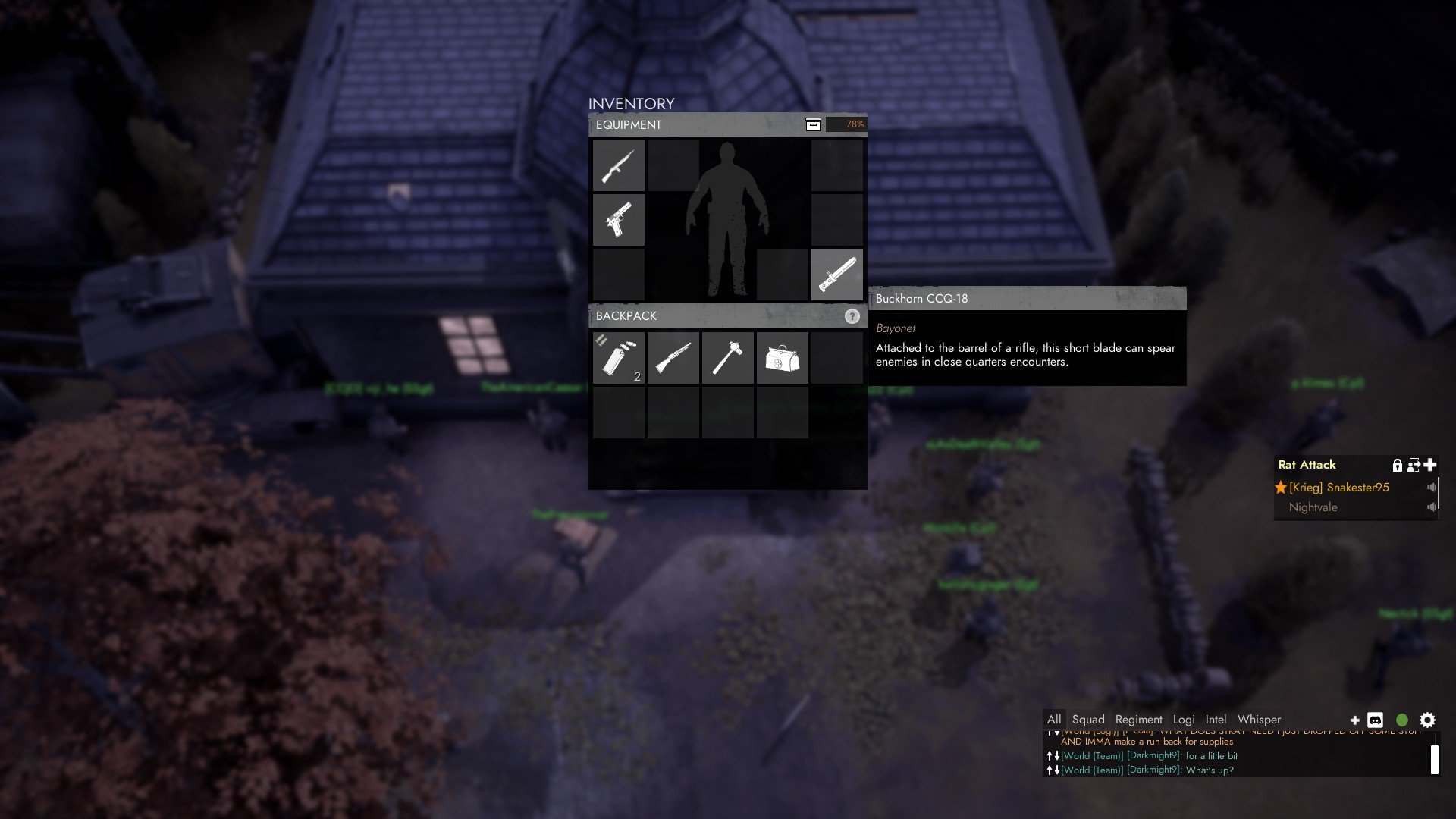Screen dimensions: 1456x819
Task: Add a new chat tab with plus
Action: [x=1354, y=720]
